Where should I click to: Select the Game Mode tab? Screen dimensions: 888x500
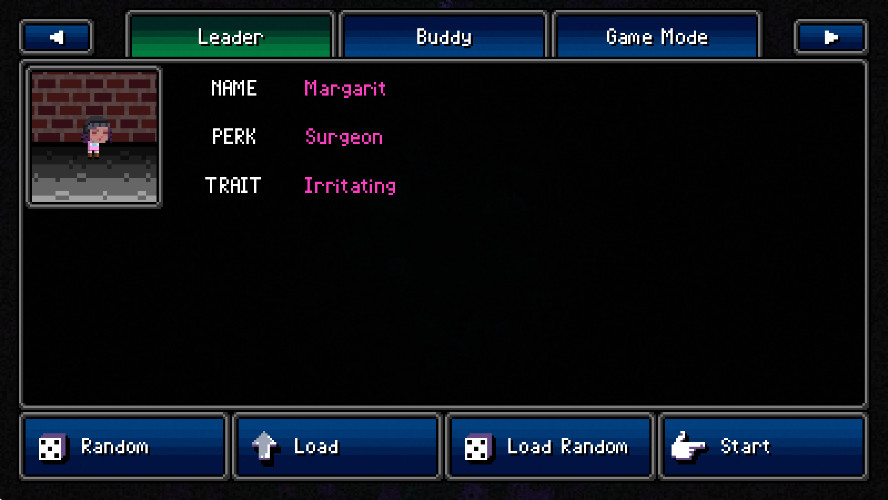pyautogui.click(x=656, y=37)
